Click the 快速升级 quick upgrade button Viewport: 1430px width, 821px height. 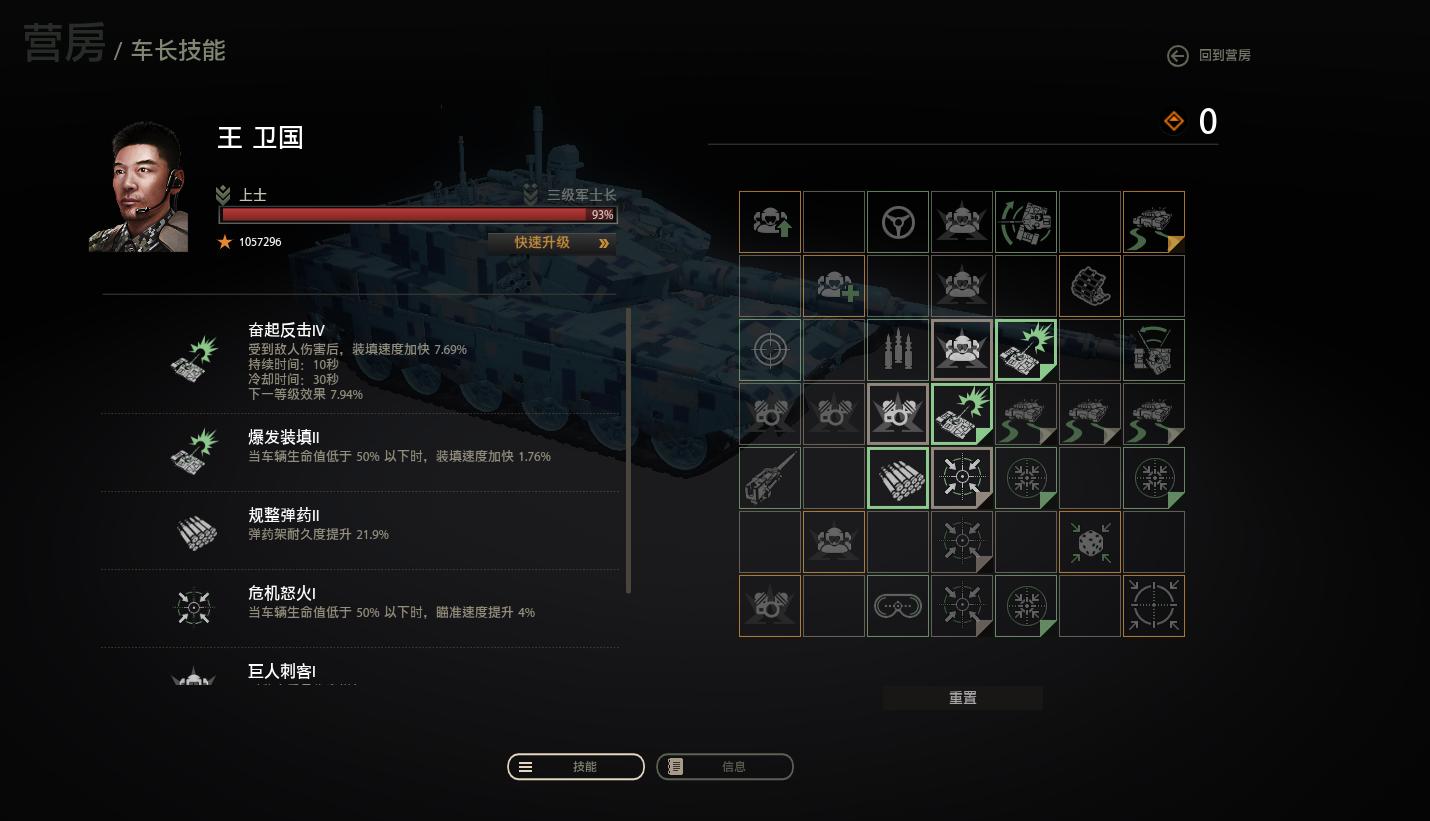[x=551, y=242]
